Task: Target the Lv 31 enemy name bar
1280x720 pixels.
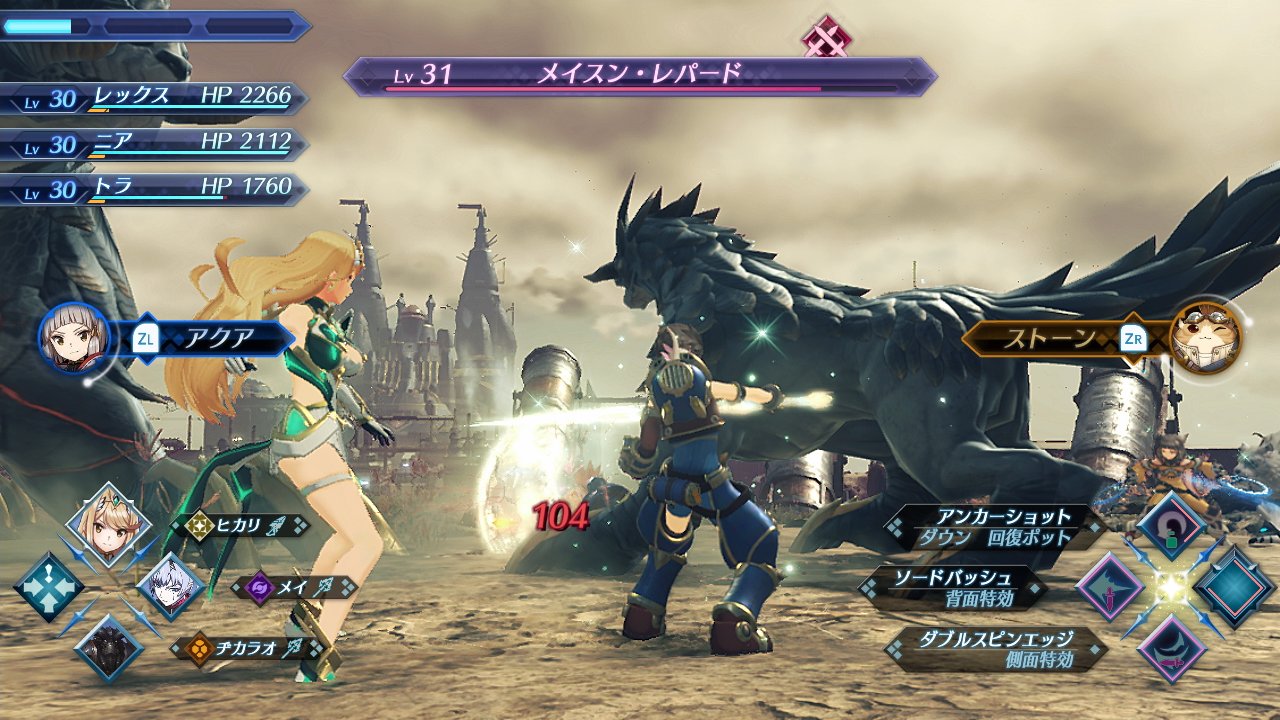Action: coord(640,76)
